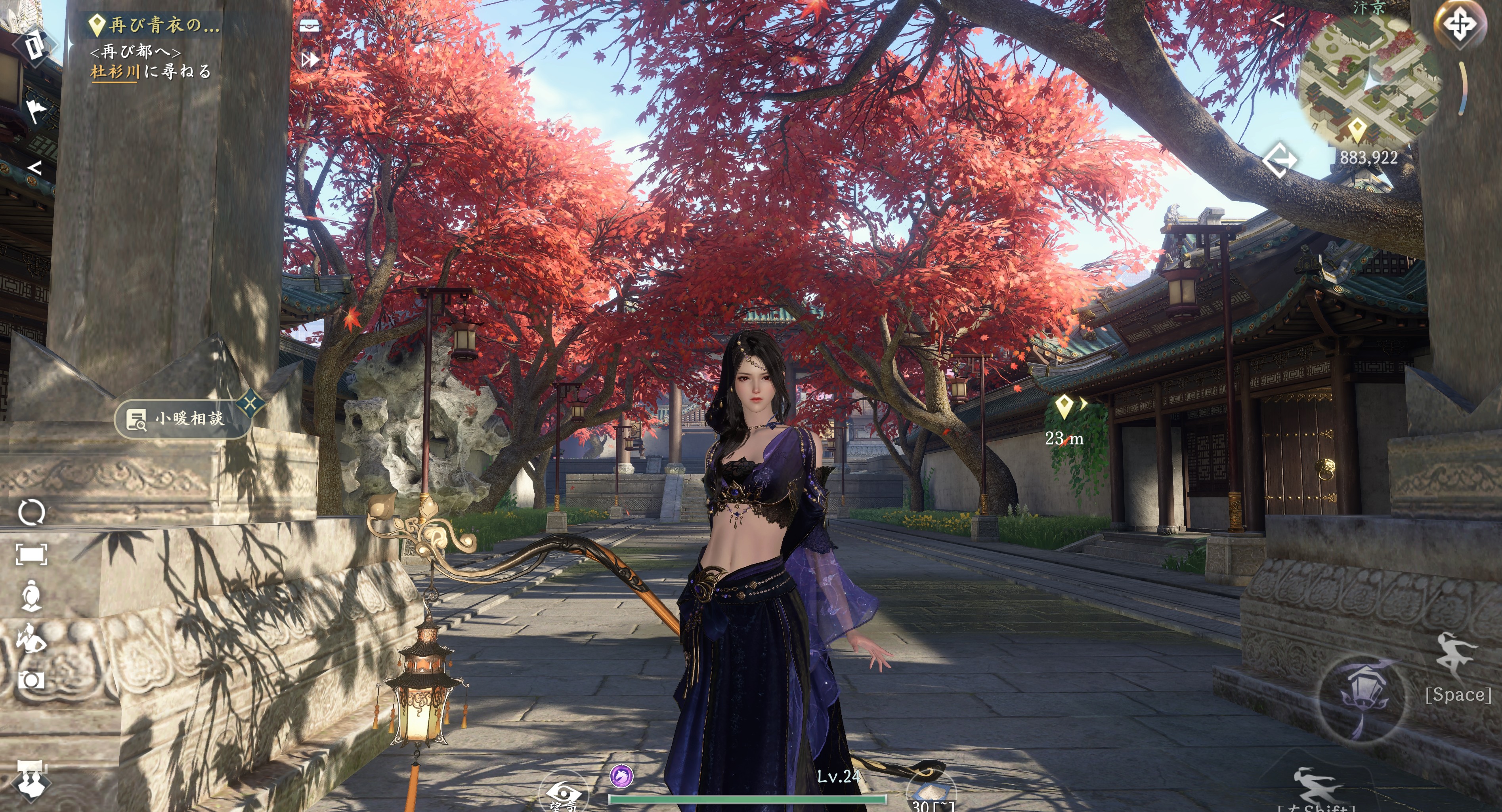The height and width of the screenshot is (812, 1502).
Task: Collapse the minimap with the arrow
Action: (x=1277, y=21)
